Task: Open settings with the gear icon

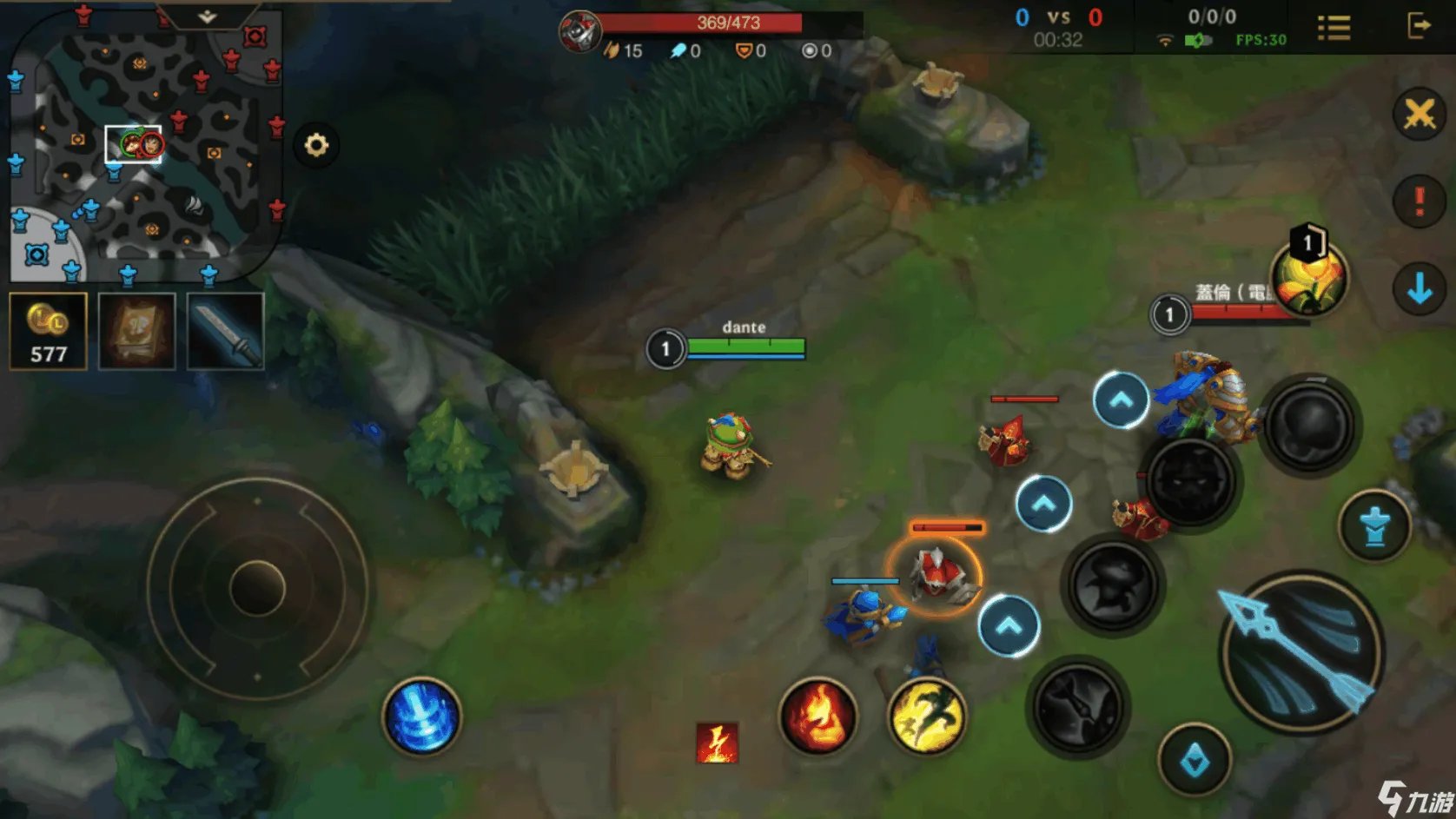Action: 316,144
